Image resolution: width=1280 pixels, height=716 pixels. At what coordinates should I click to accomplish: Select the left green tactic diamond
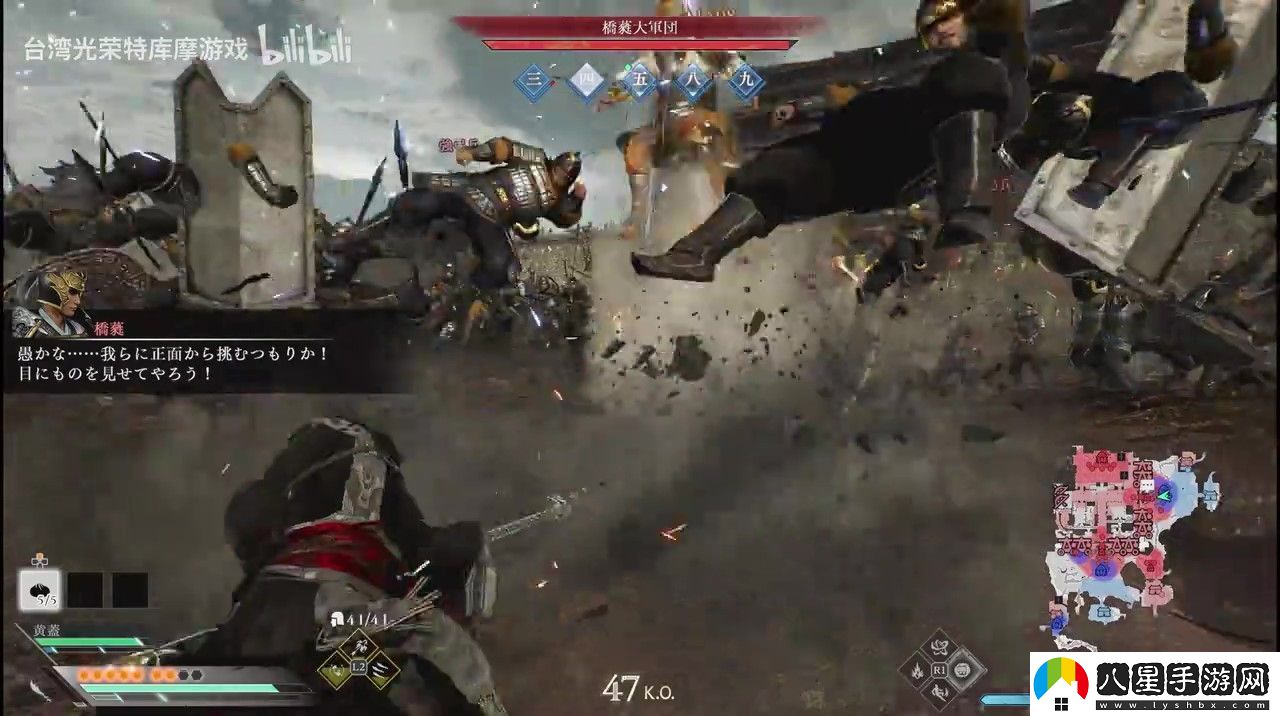336,670
